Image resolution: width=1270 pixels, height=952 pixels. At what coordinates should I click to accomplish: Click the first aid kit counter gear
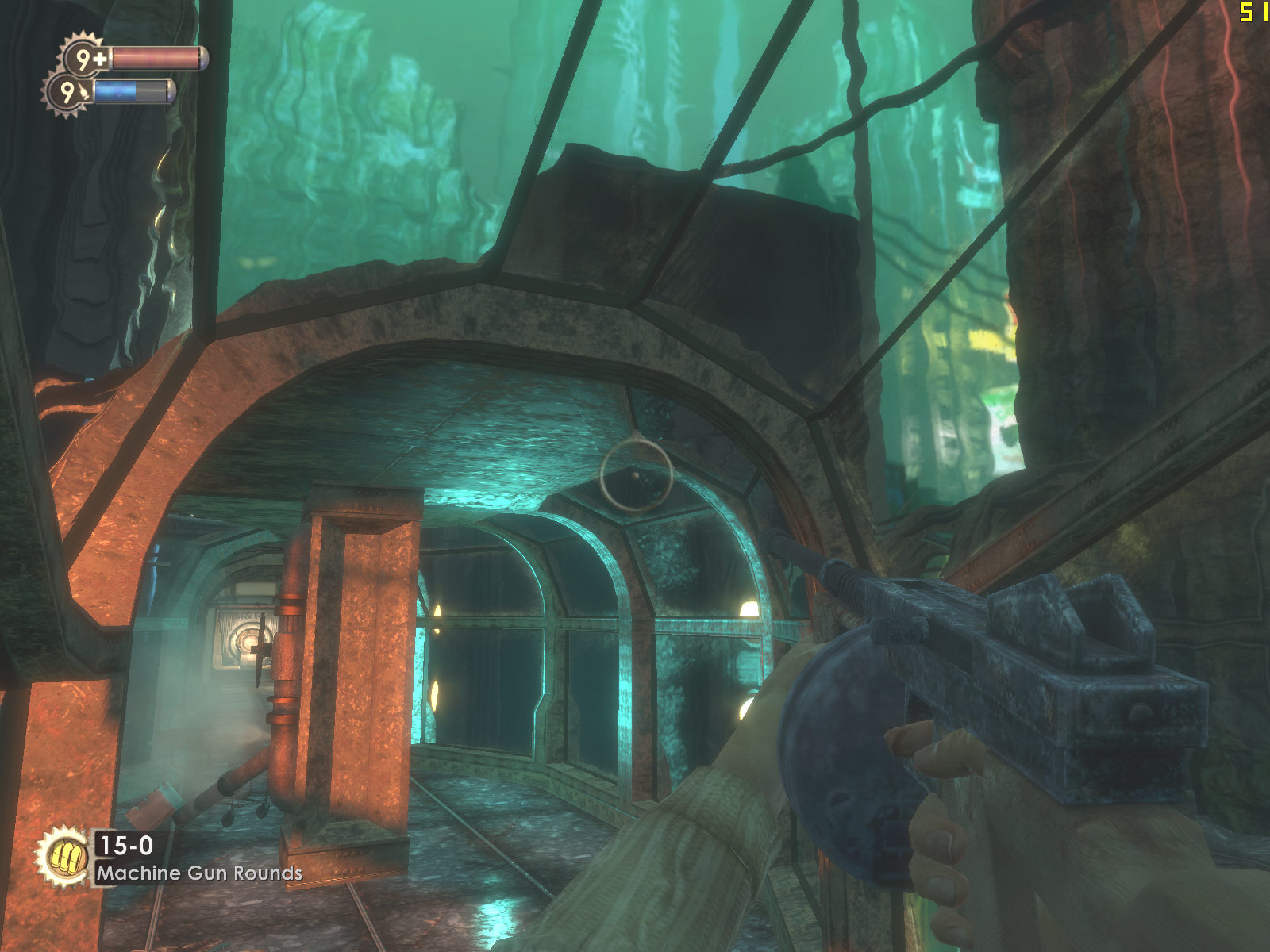[x=86, y=58]
